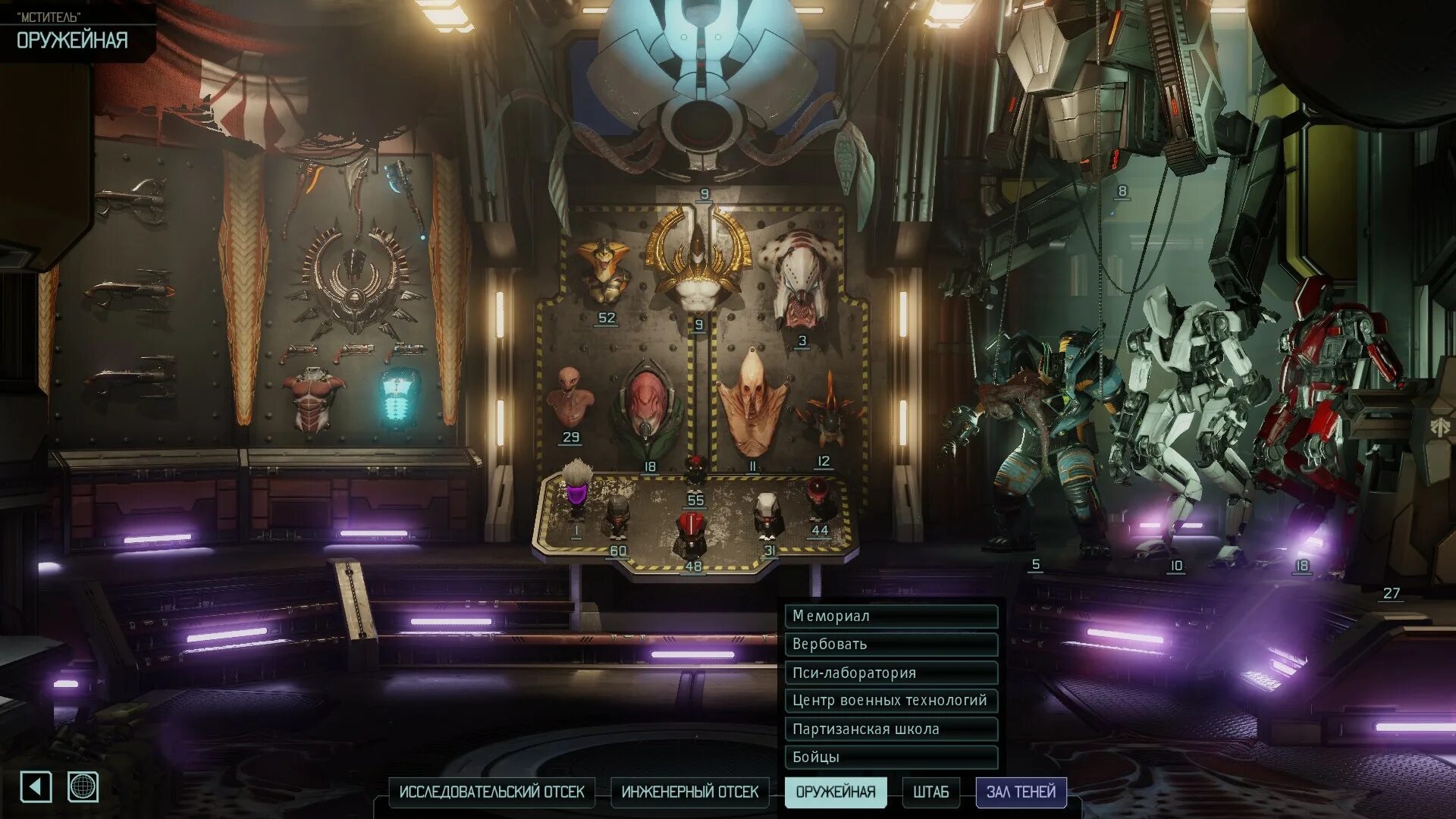
Task: Switch to Инженерный отсек tab
Action: [689, 792]
